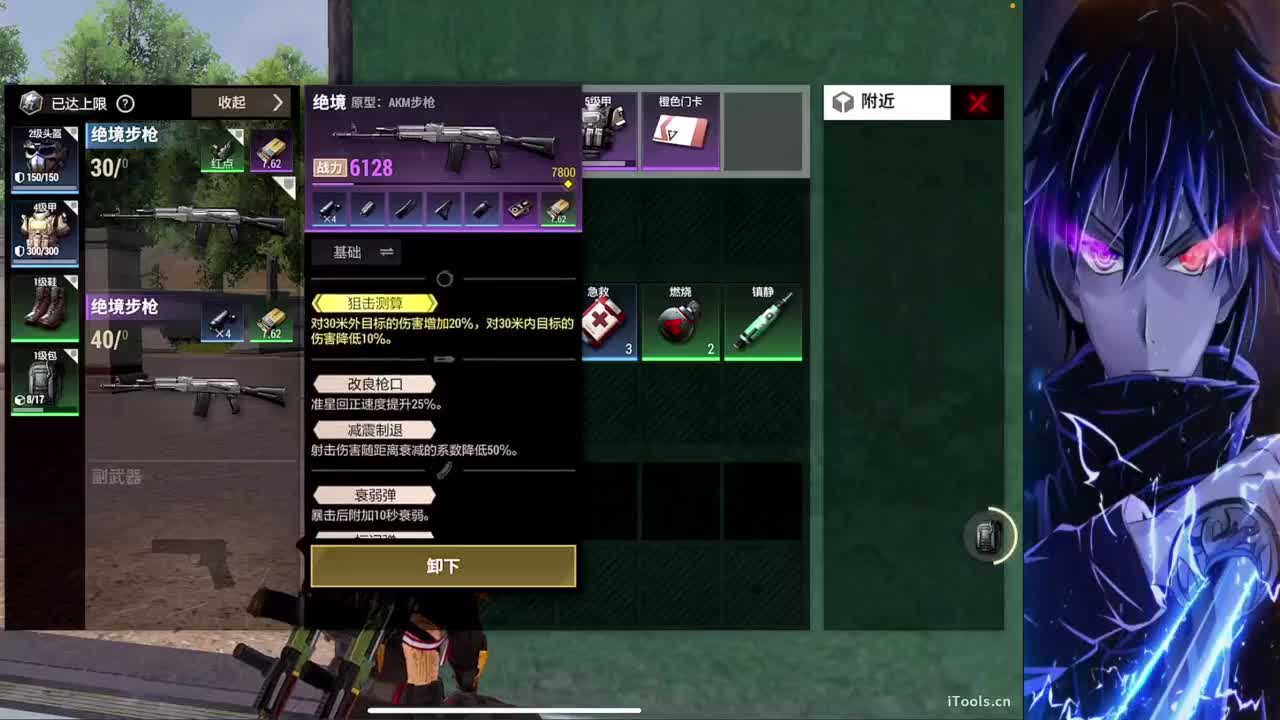Tap the grenade quick-slot icon
Image resolution: width=1280 pixels, height=720 pixels.
(988, 537)
